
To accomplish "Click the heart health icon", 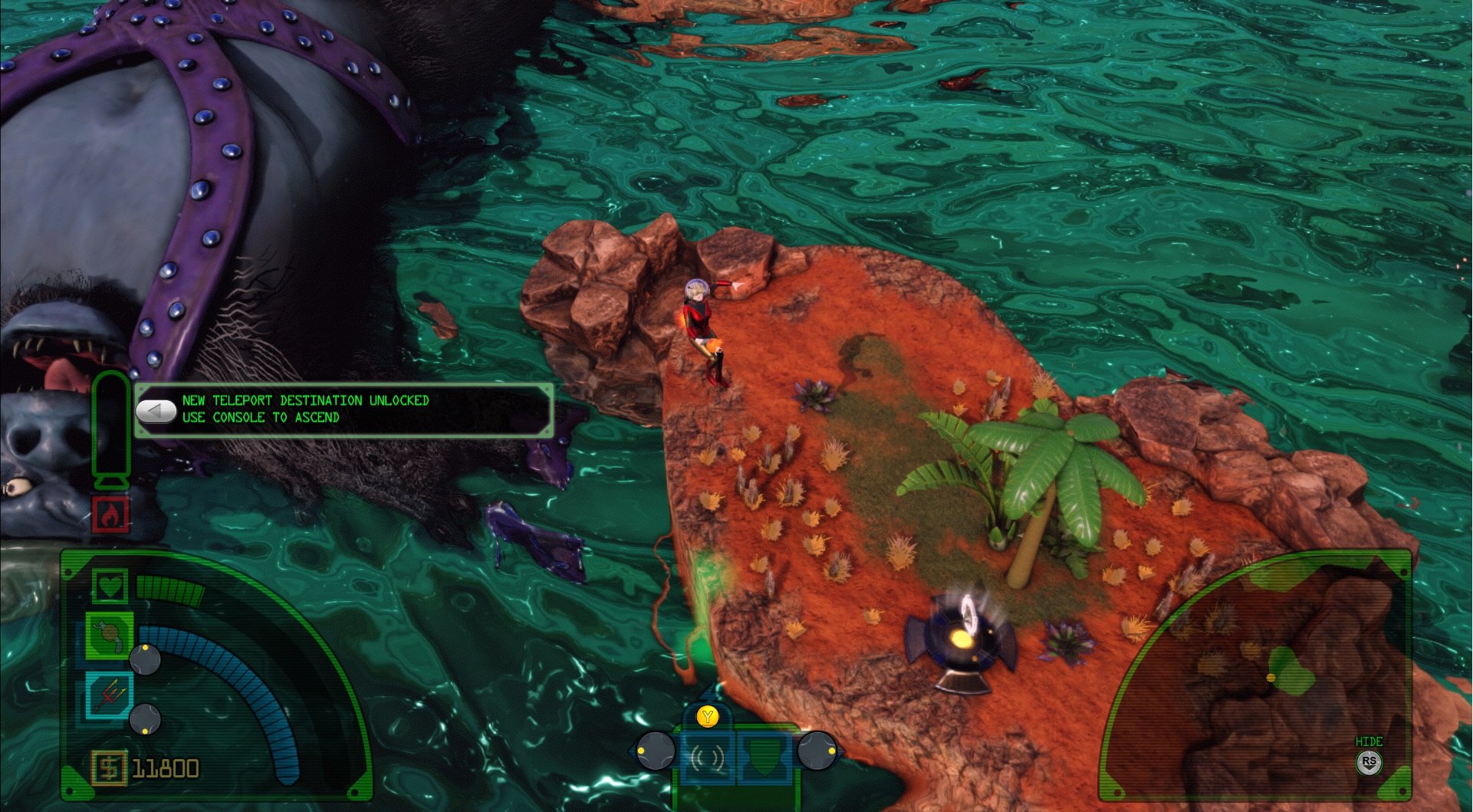I will click(110, 587).
